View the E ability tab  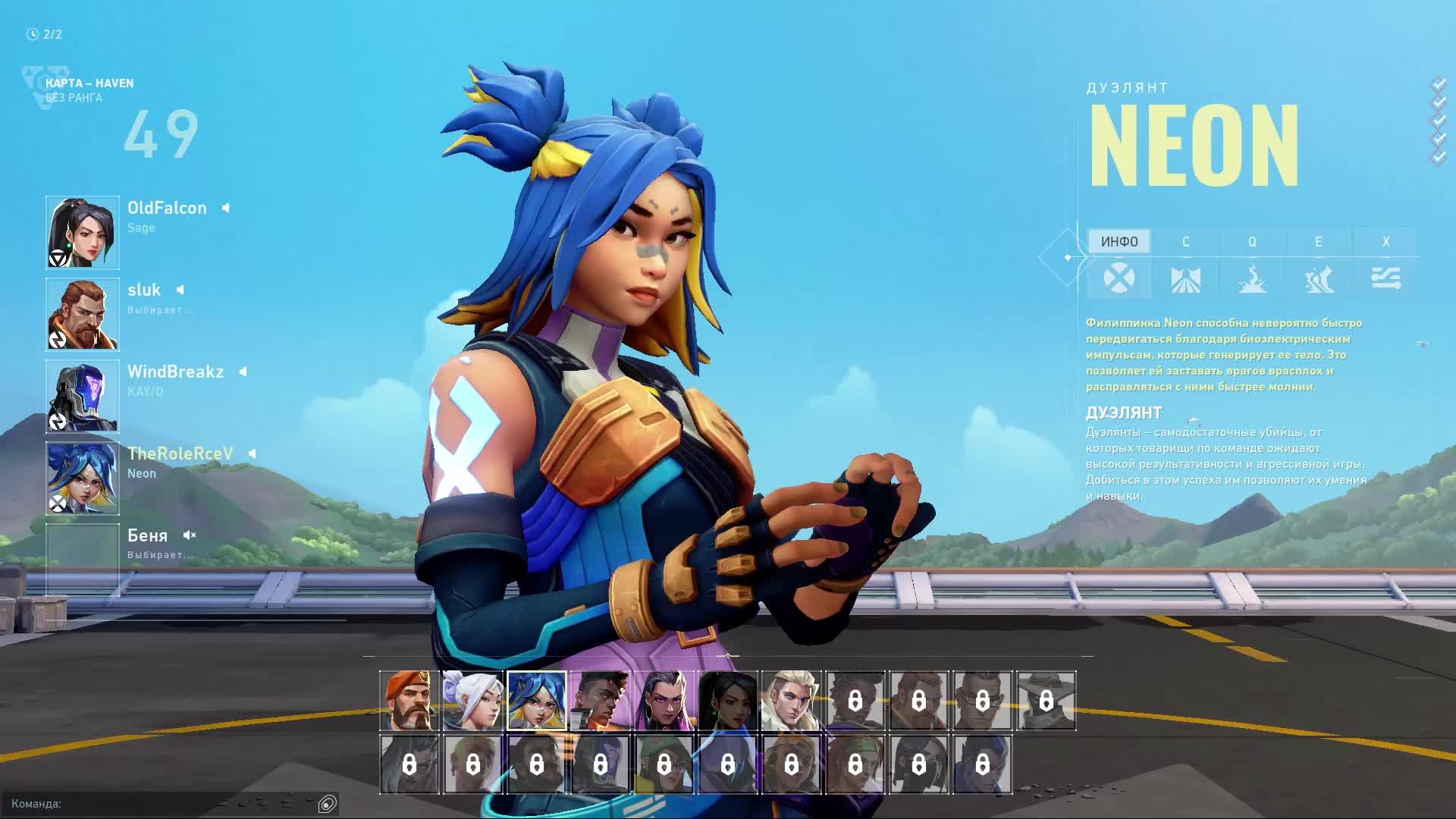[x=1319, y=242]
